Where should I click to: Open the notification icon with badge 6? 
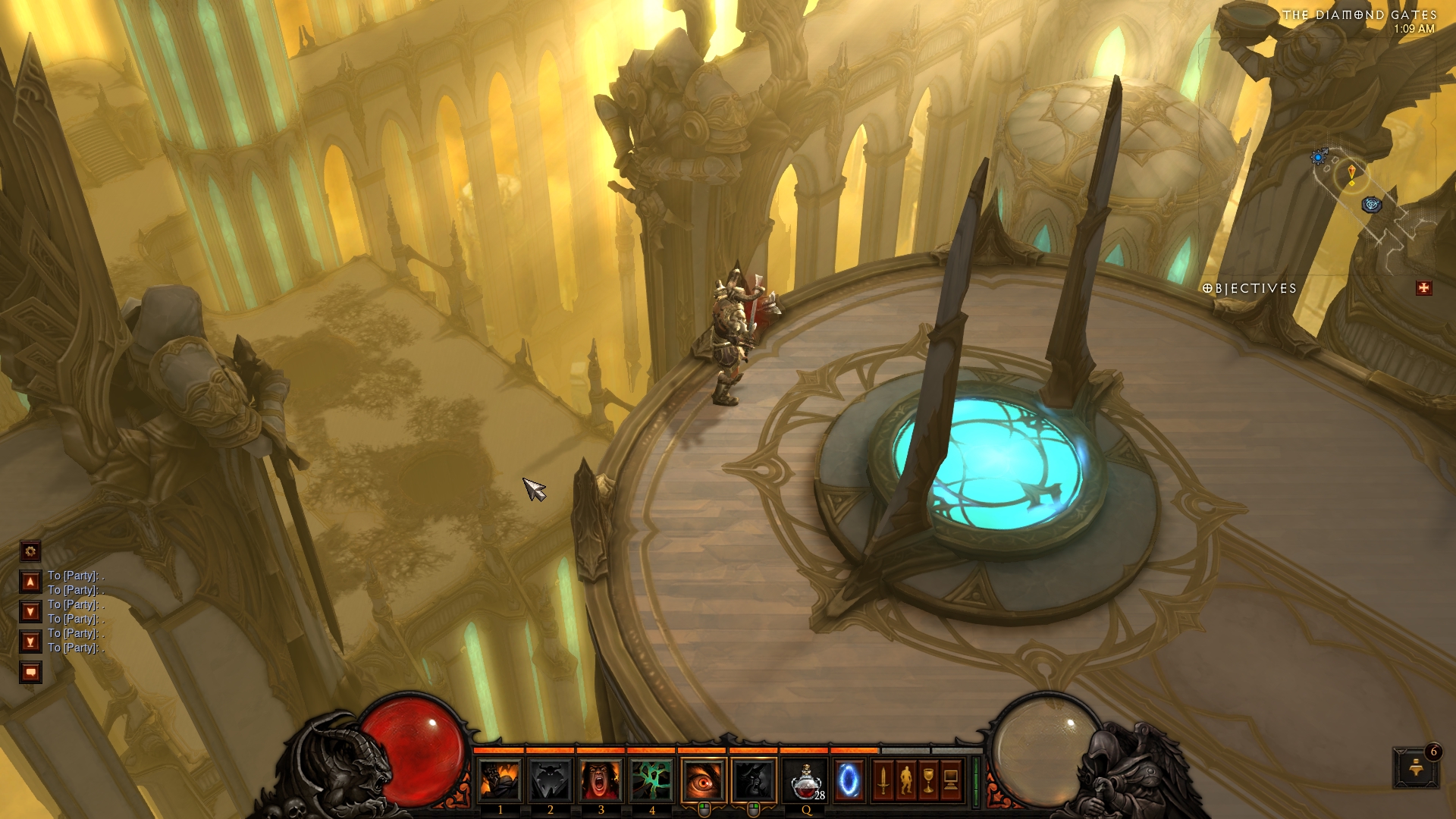1415,767
